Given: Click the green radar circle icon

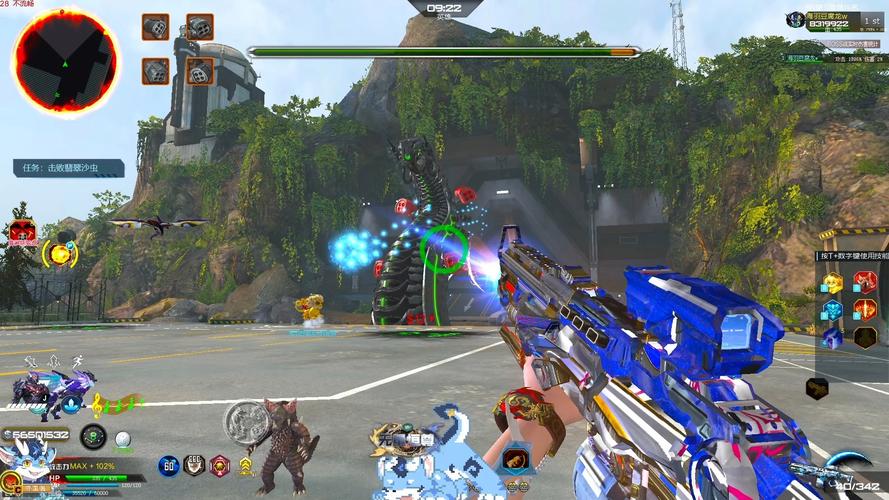Looking at the screenshot, I should pos(93,437).
